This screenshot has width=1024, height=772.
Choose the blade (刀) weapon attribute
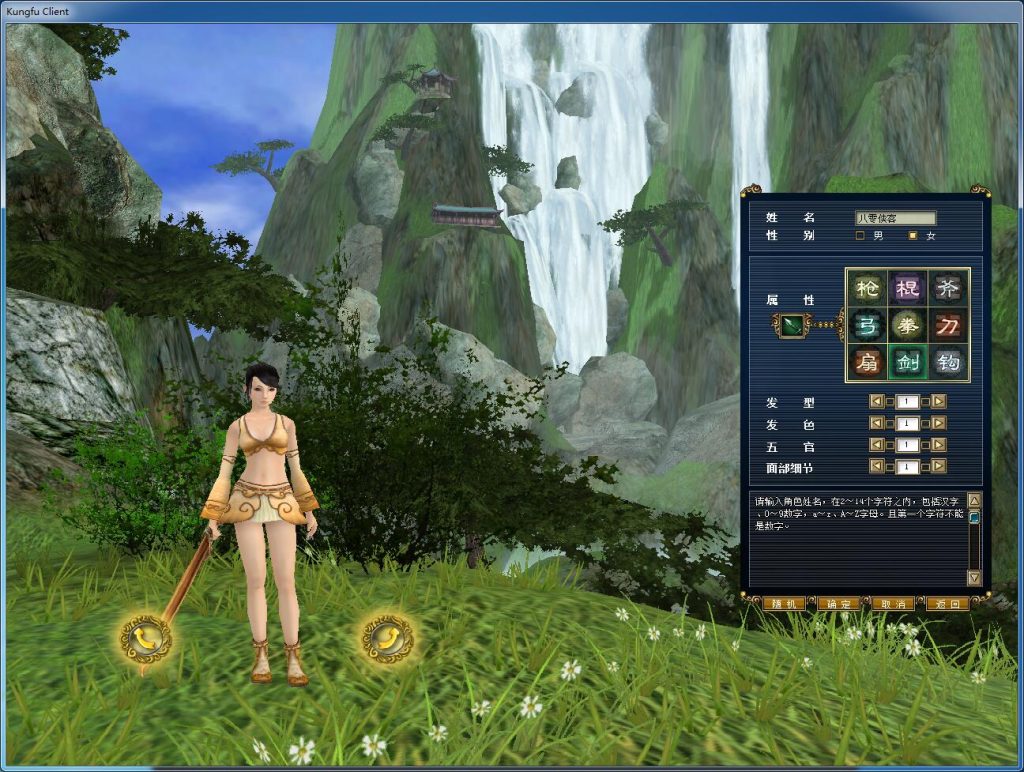949,325
